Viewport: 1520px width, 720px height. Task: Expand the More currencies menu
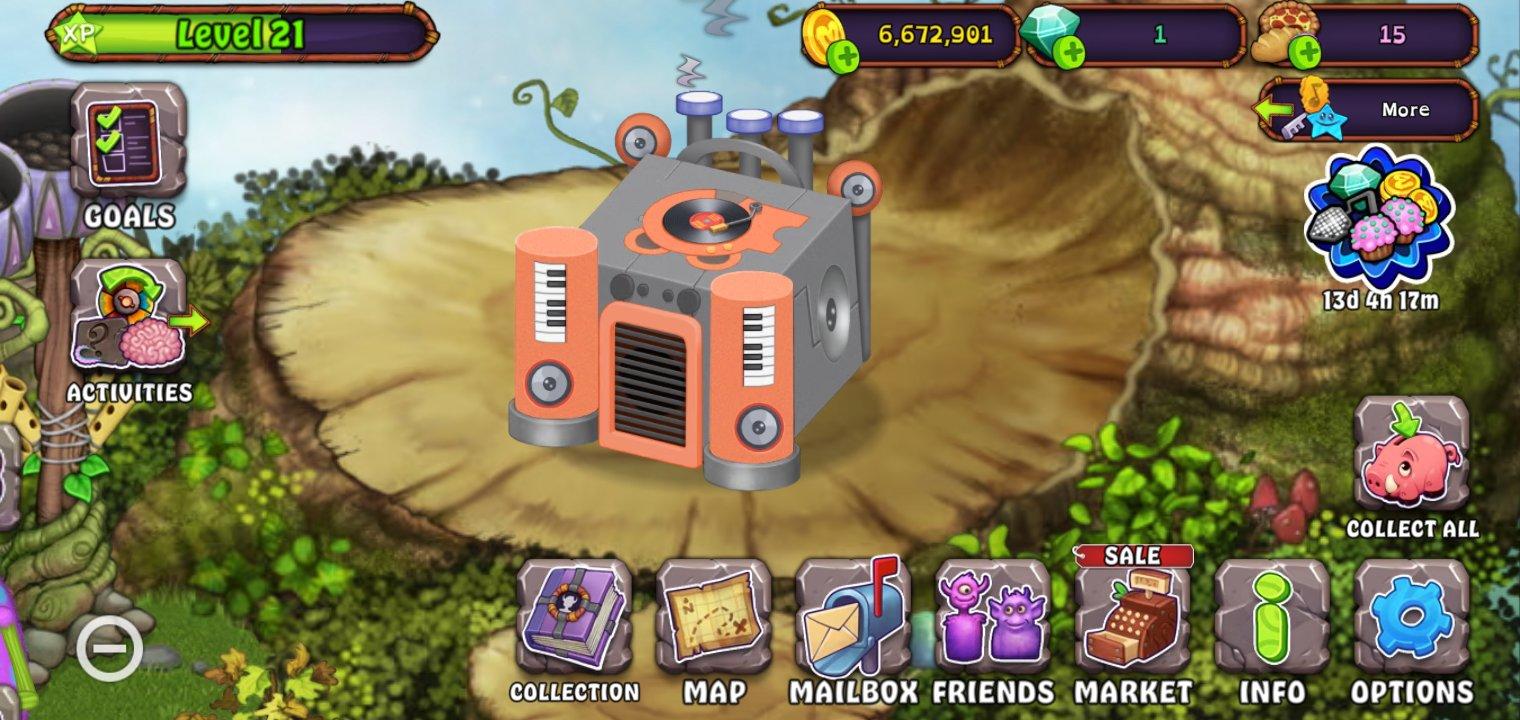1408,109
